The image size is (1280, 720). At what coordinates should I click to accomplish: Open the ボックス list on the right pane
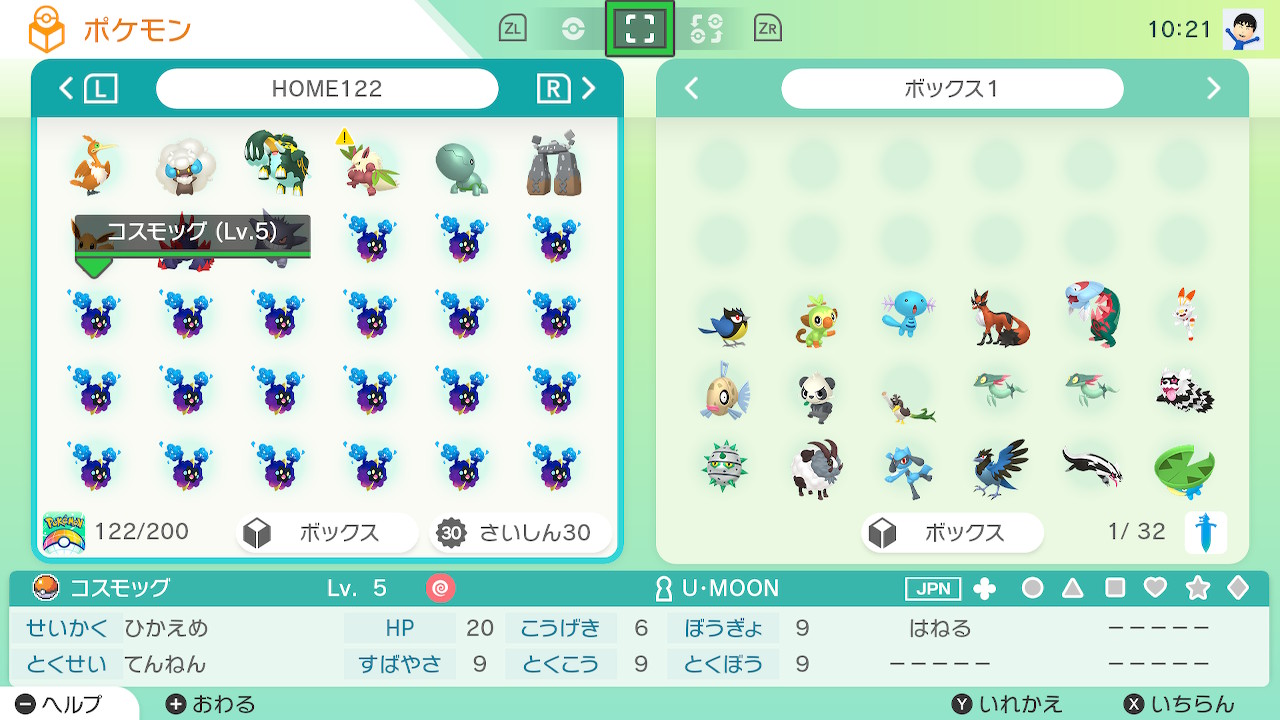(x=951, y=533)
